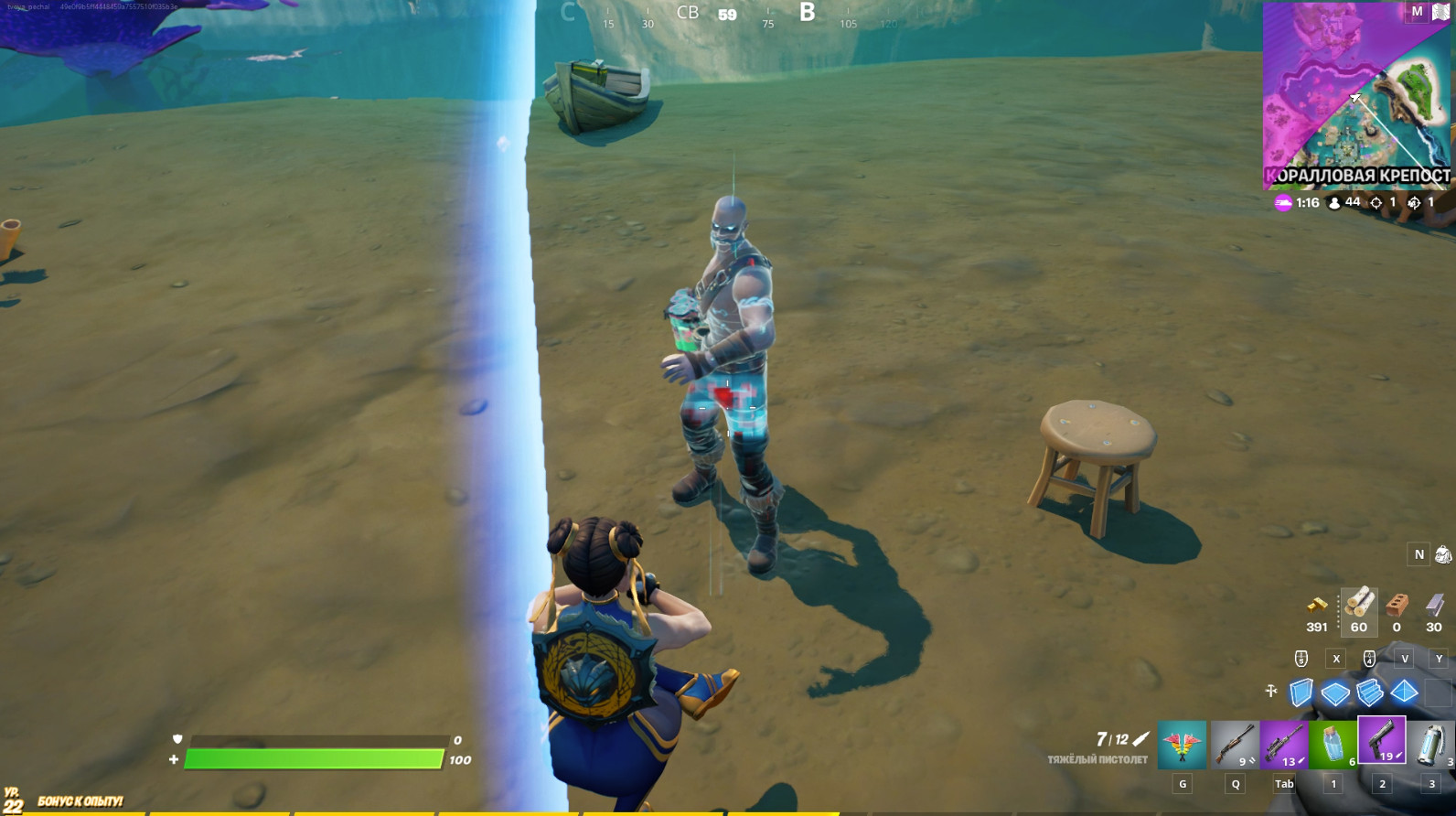Image resolution: width=1456 pixels, height=816 pixels.
Task: Pick the stairs building piece
Action: tap(1370, 693)
